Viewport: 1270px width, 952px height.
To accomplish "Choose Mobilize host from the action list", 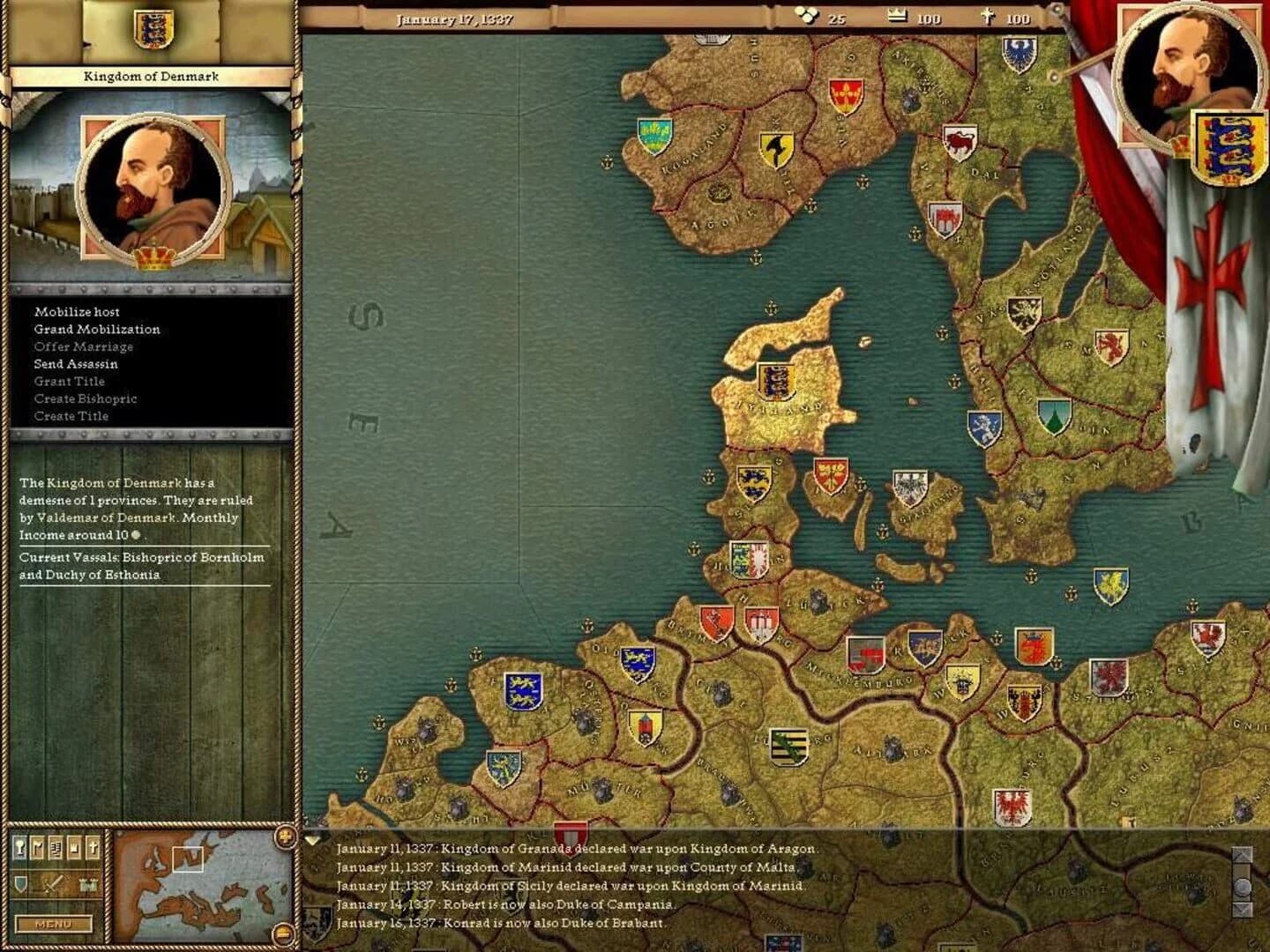I will pyautogui.click(x=76, y=311).
